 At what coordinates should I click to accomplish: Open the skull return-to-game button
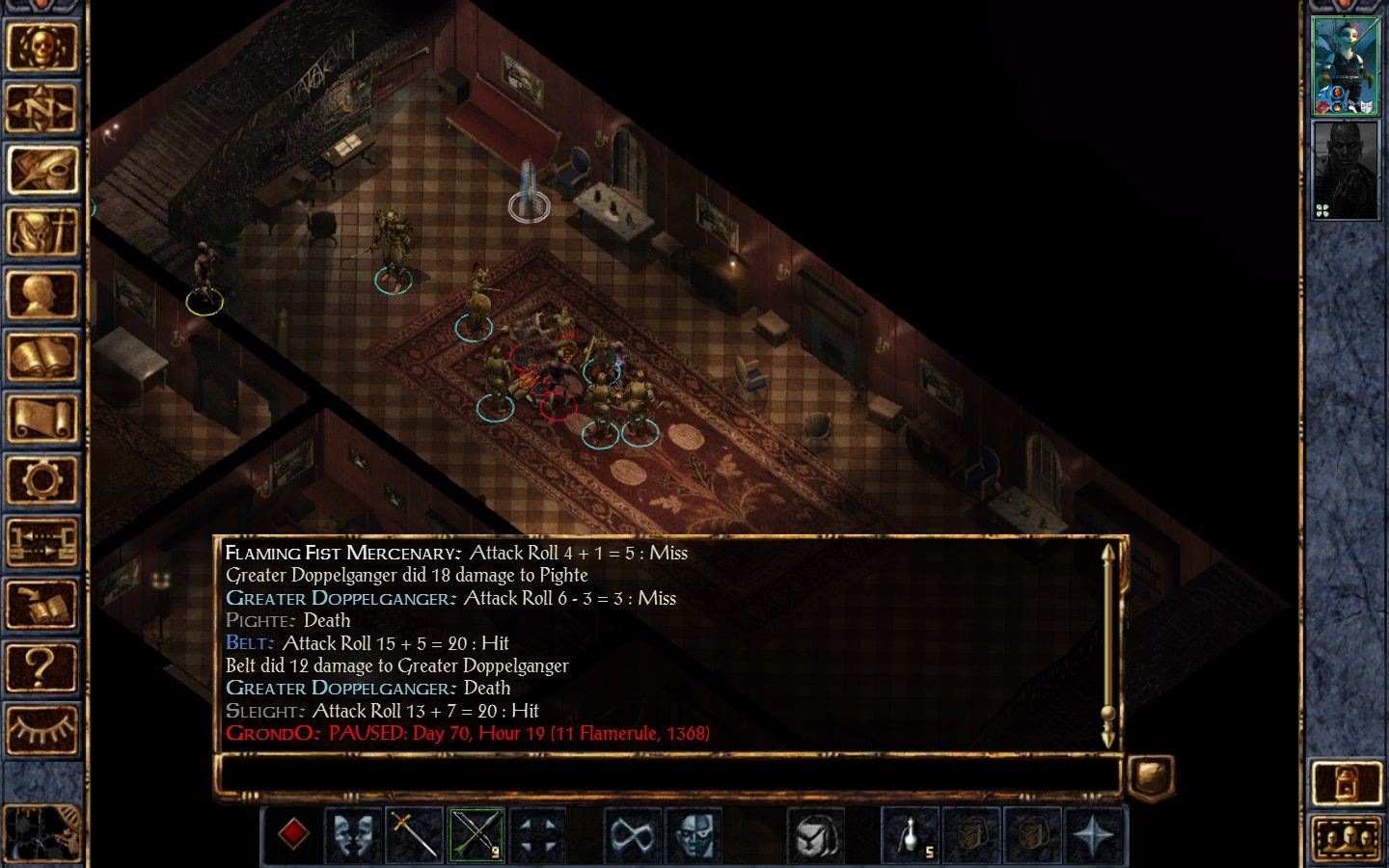(x=41, y=44)
